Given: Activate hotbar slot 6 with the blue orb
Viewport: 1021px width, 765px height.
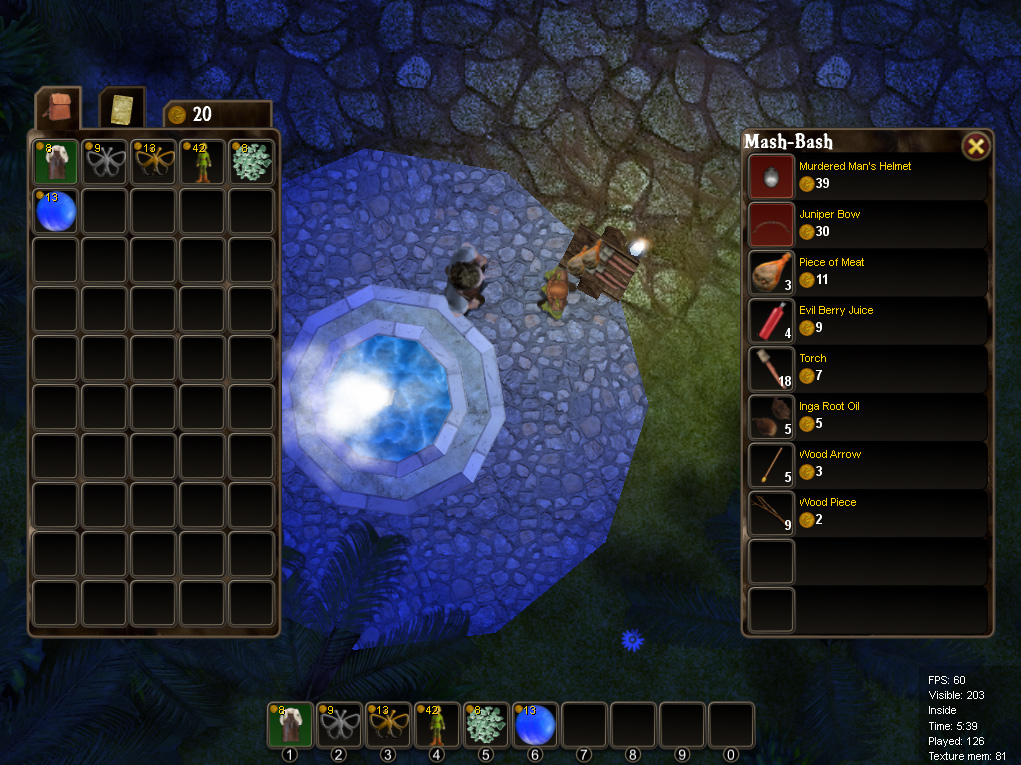Looking at the screenshot, I should coord(536,725).
